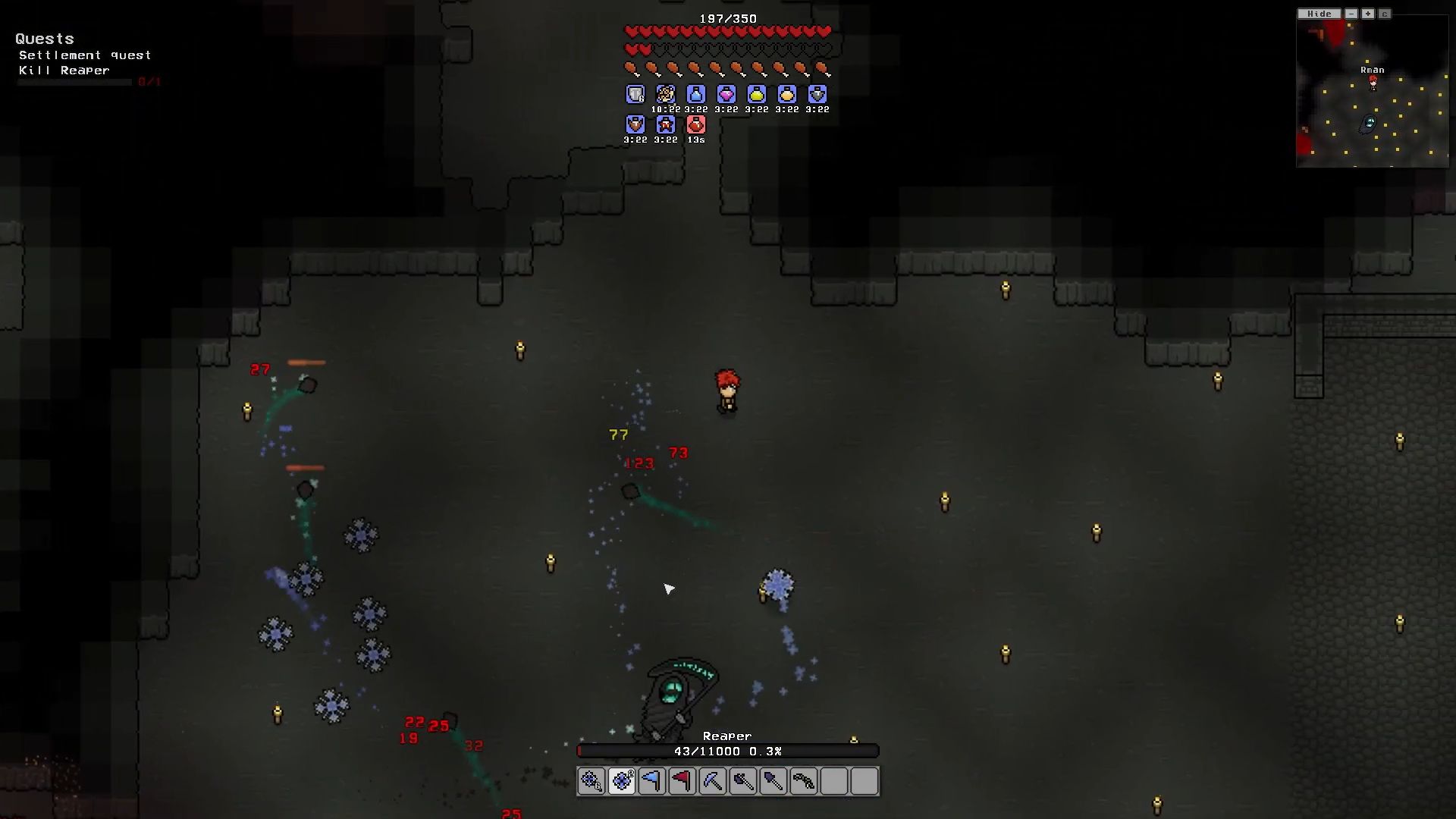Click the highlighted shuriken in hotbar slot two
This screenshot has width=1456, height=819.
[622, 781]
